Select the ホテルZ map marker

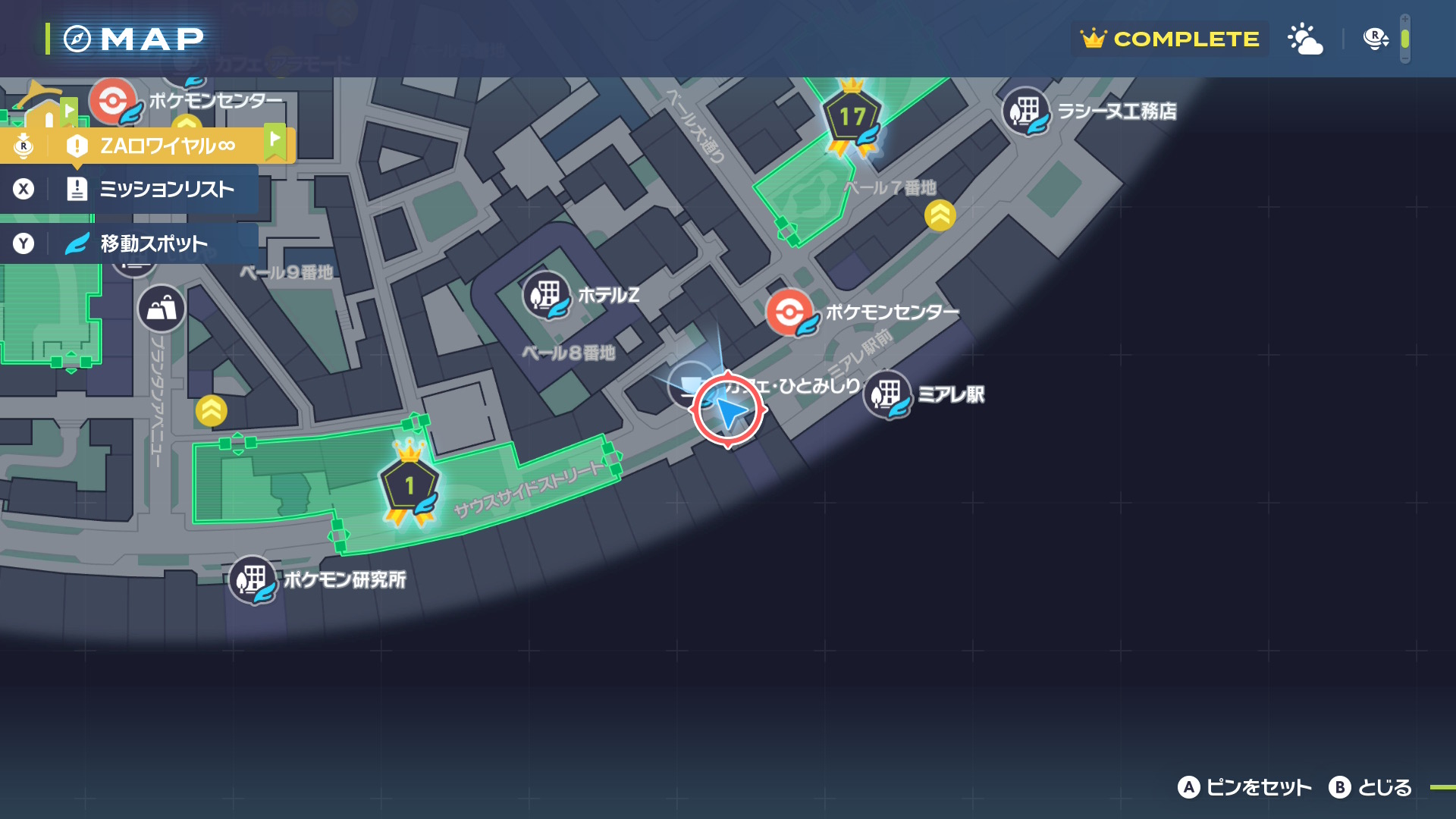point(546,295)
